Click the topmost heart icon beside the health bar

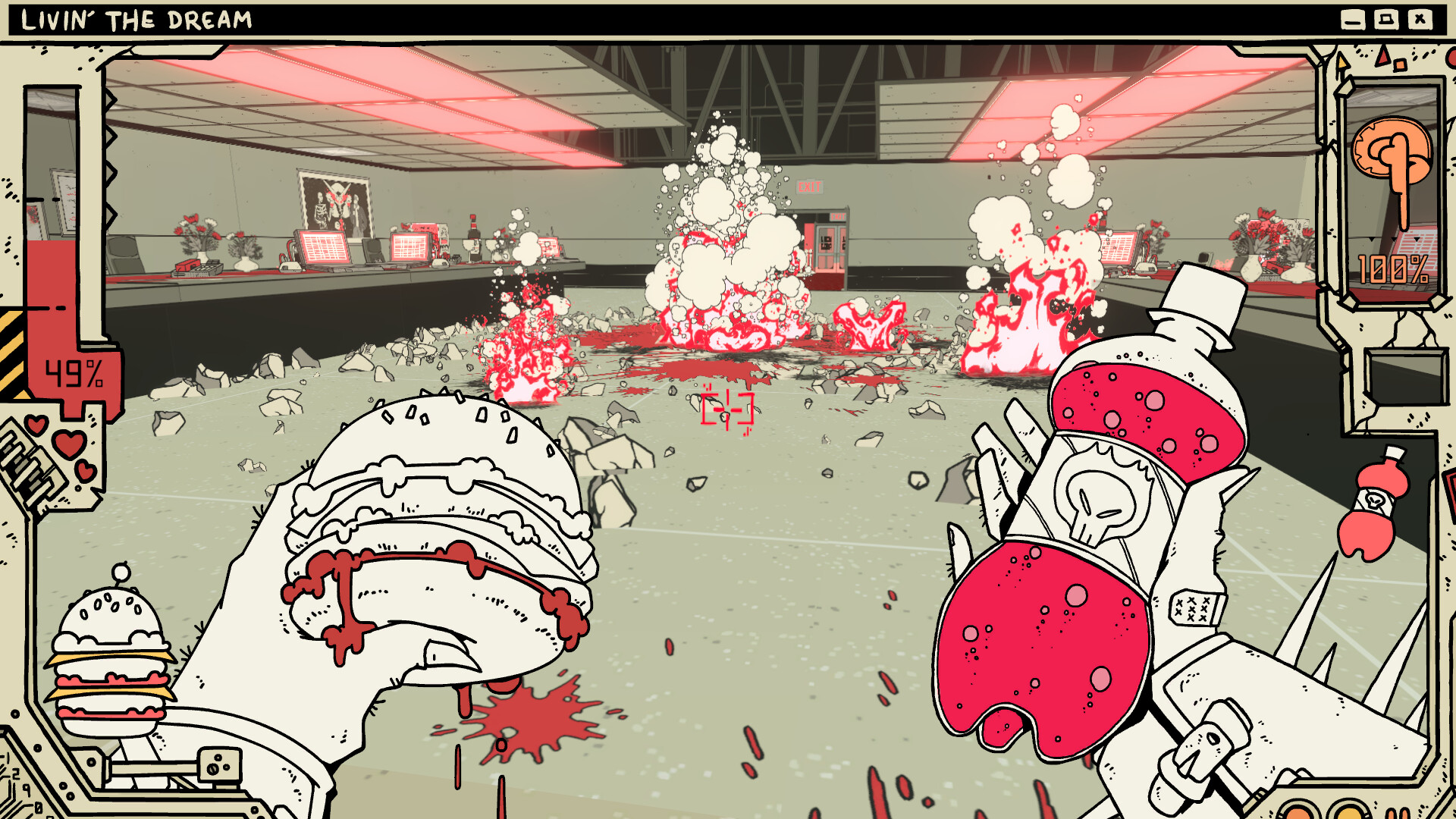coord(36,425)
